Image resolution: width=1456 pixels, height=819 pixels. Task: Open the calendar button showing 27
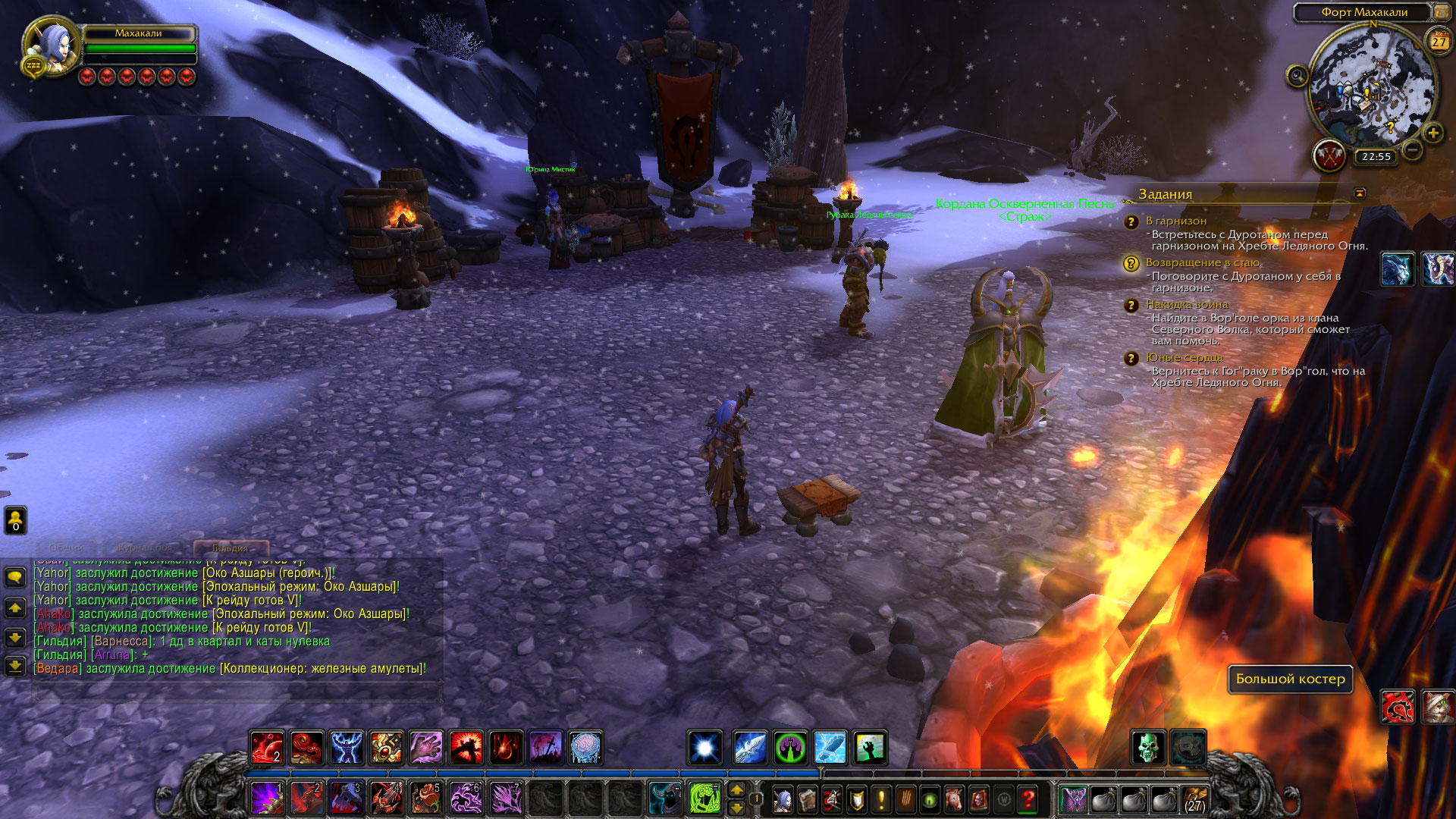click(x=1439, y=41)
